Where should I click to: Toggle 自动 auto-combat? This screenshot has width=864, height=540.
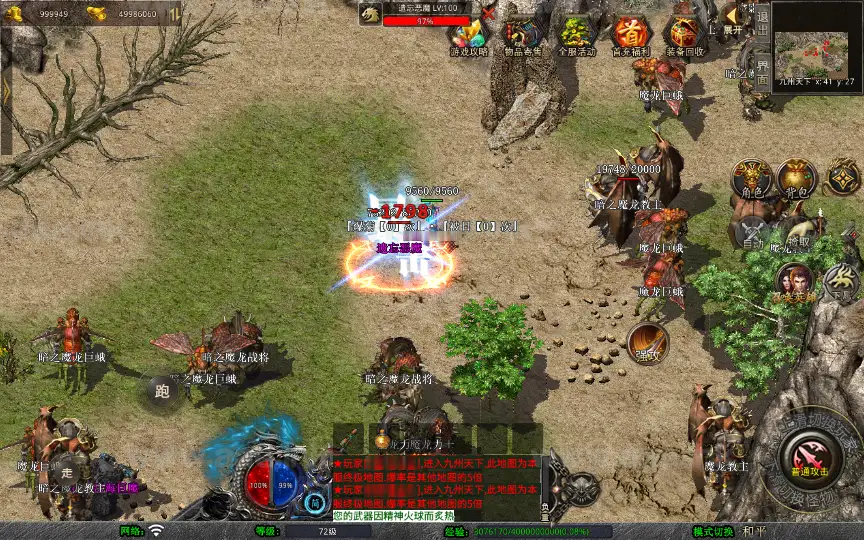coord(752,232)
